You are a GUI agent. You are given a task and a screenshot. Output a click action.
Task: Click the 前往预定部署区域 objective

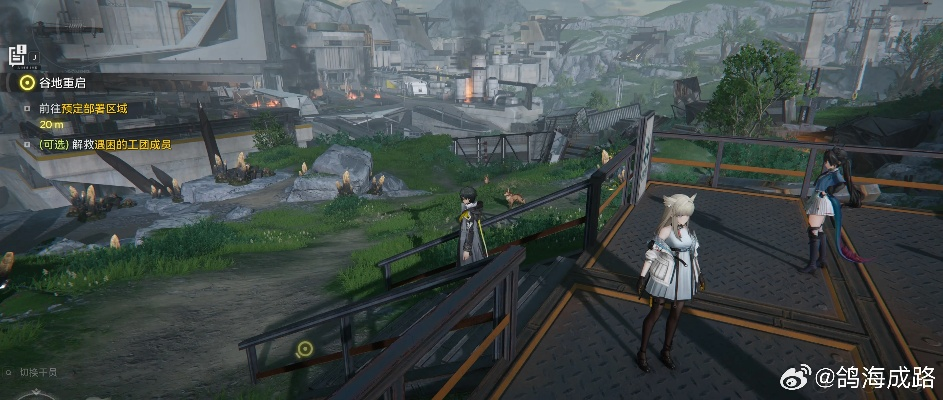coord(83,107)
